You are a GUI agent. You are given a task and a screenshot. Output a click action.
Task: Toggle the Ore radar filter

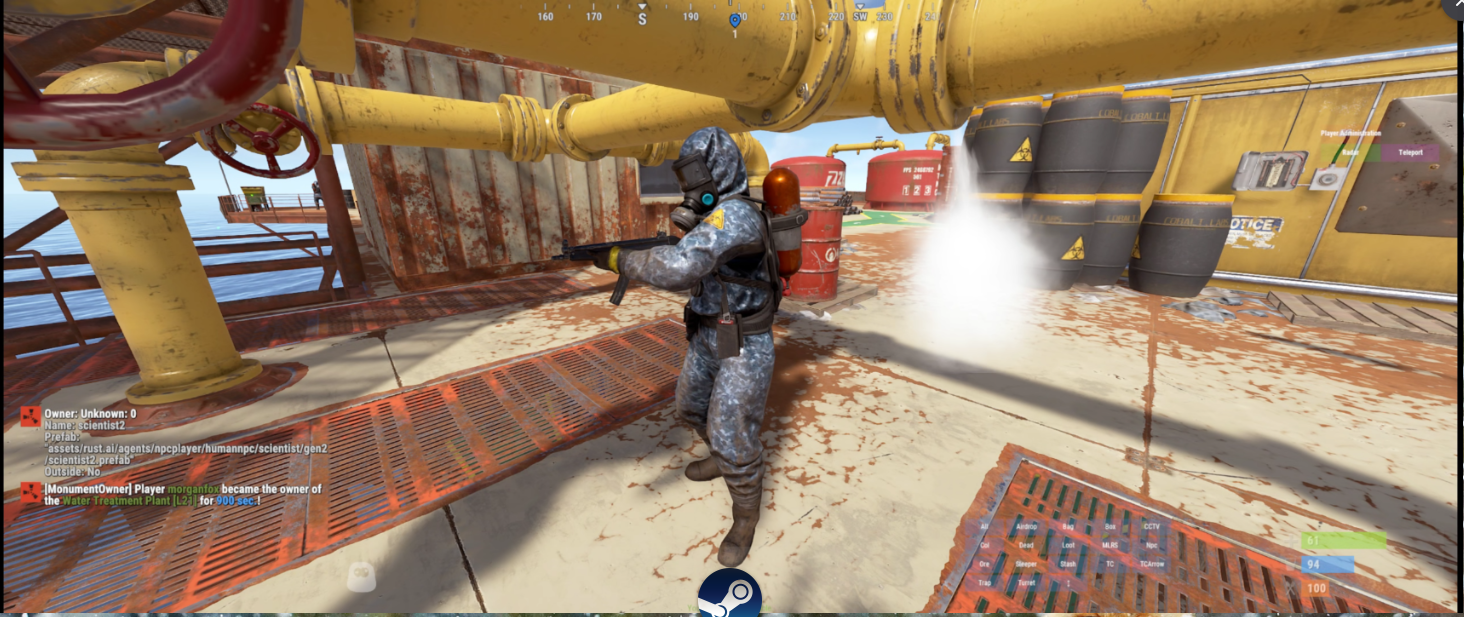(x=984, y=564)
